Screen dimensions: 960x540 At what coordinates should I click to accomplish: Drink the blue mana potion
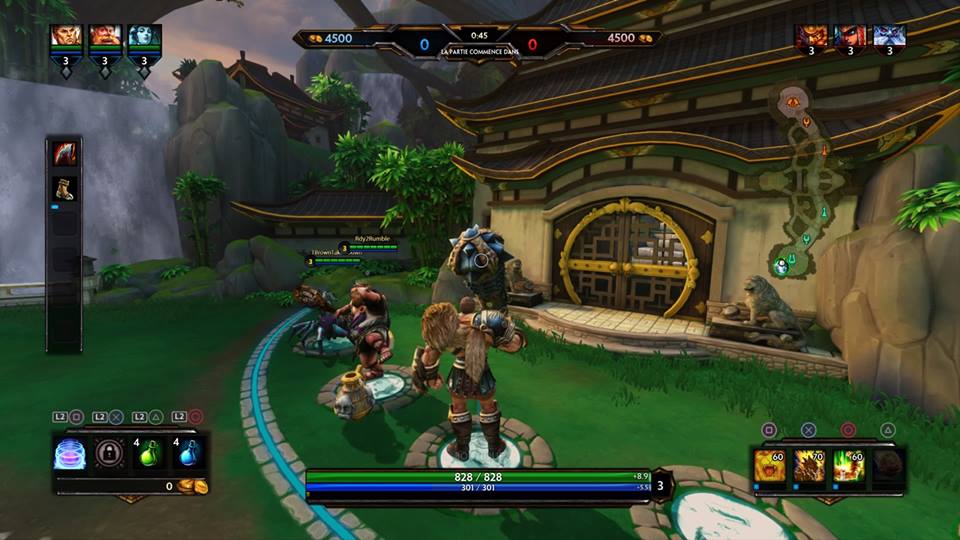coord(189,453)
